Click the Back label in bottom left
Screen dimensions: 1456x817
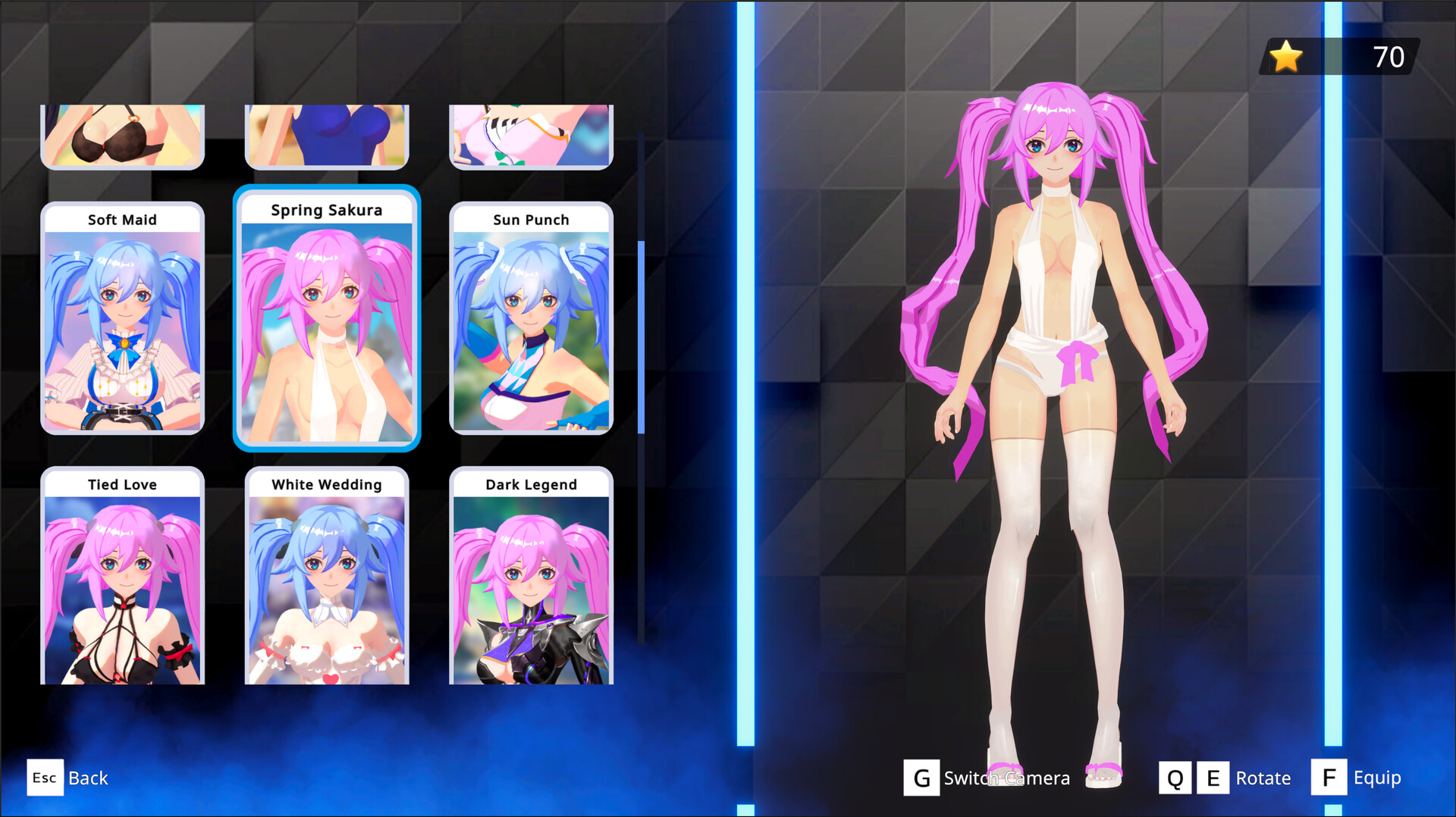coord(87,778)
